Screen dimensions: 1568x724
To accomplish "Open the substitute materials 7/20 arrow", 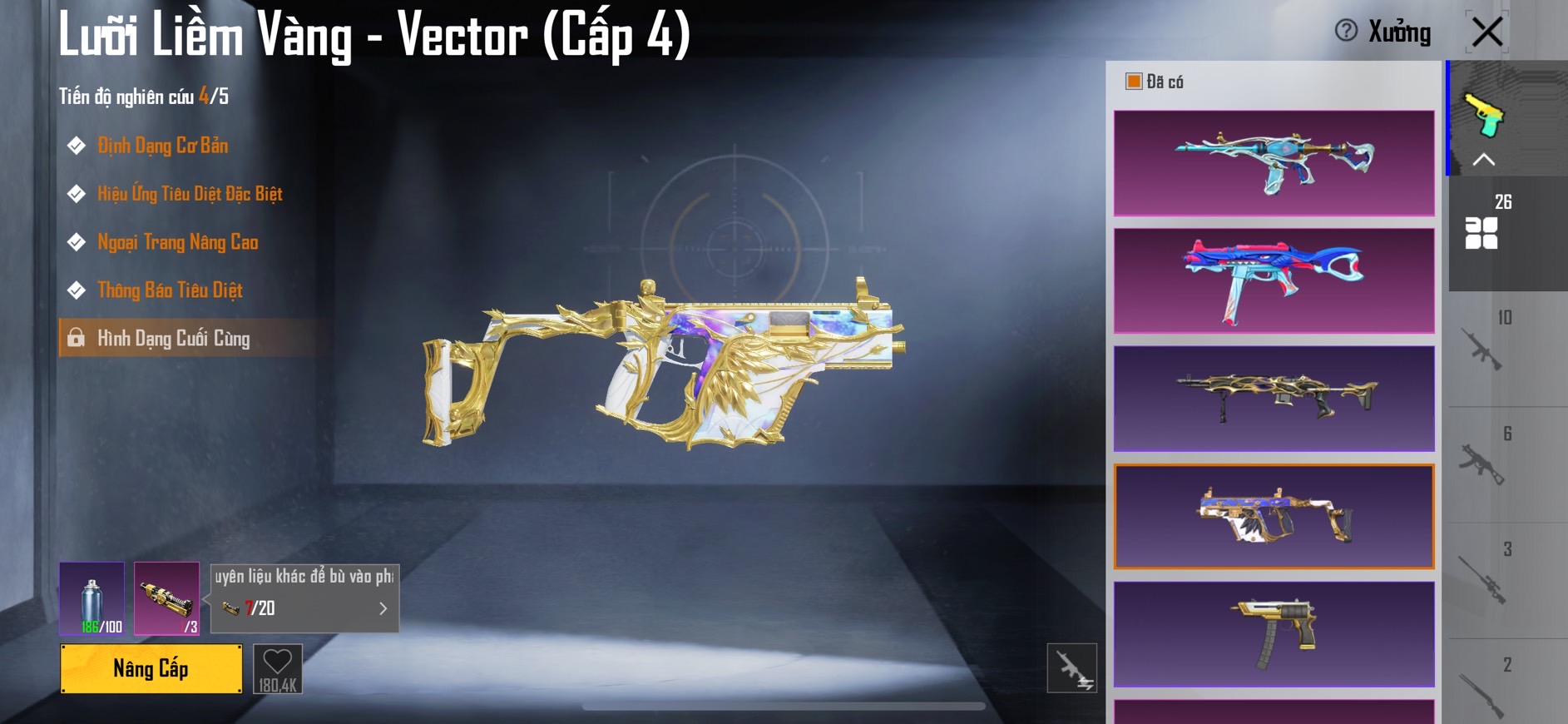I will (x=383, y=608).
